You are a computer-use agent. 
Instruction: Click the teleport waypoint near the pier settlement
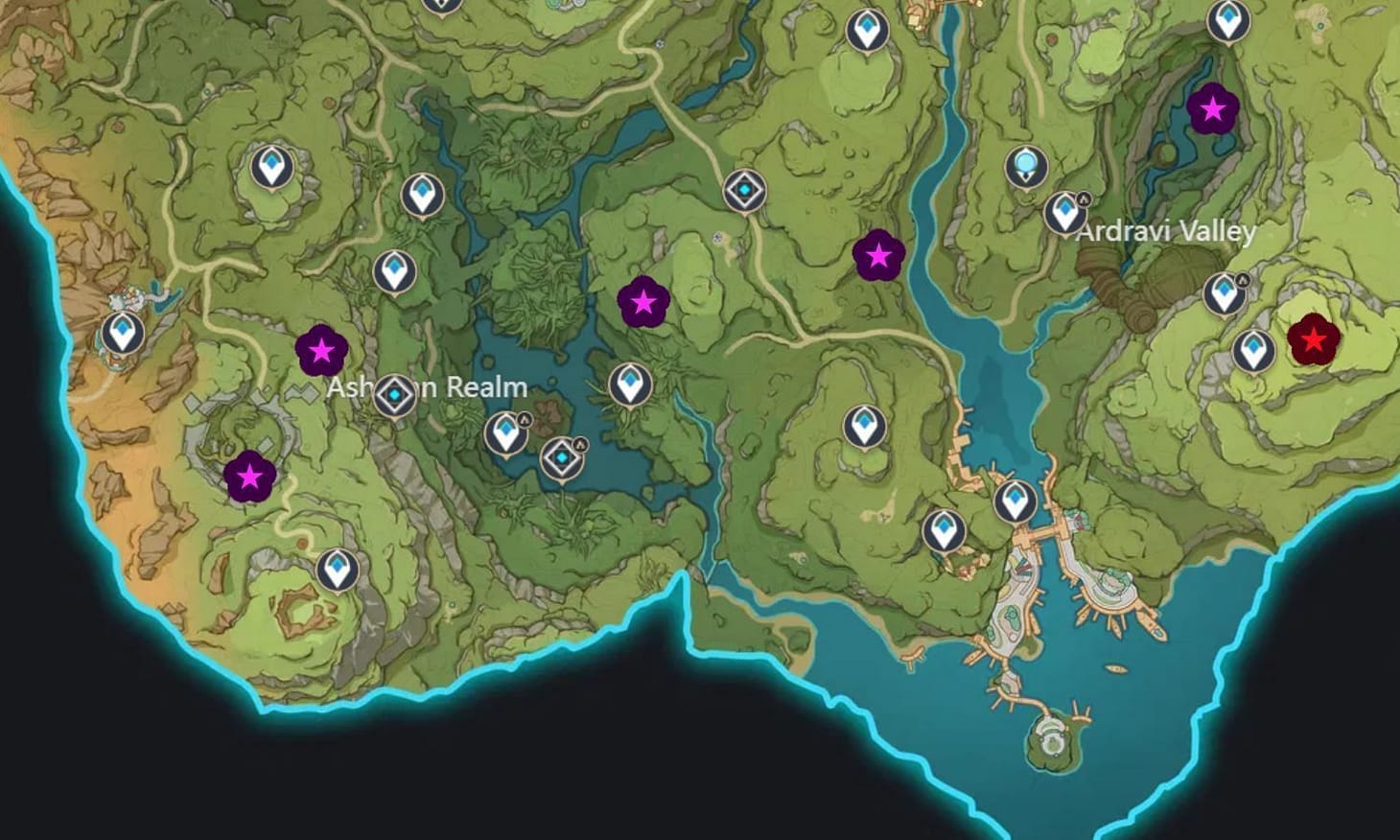click(1015, 501)
